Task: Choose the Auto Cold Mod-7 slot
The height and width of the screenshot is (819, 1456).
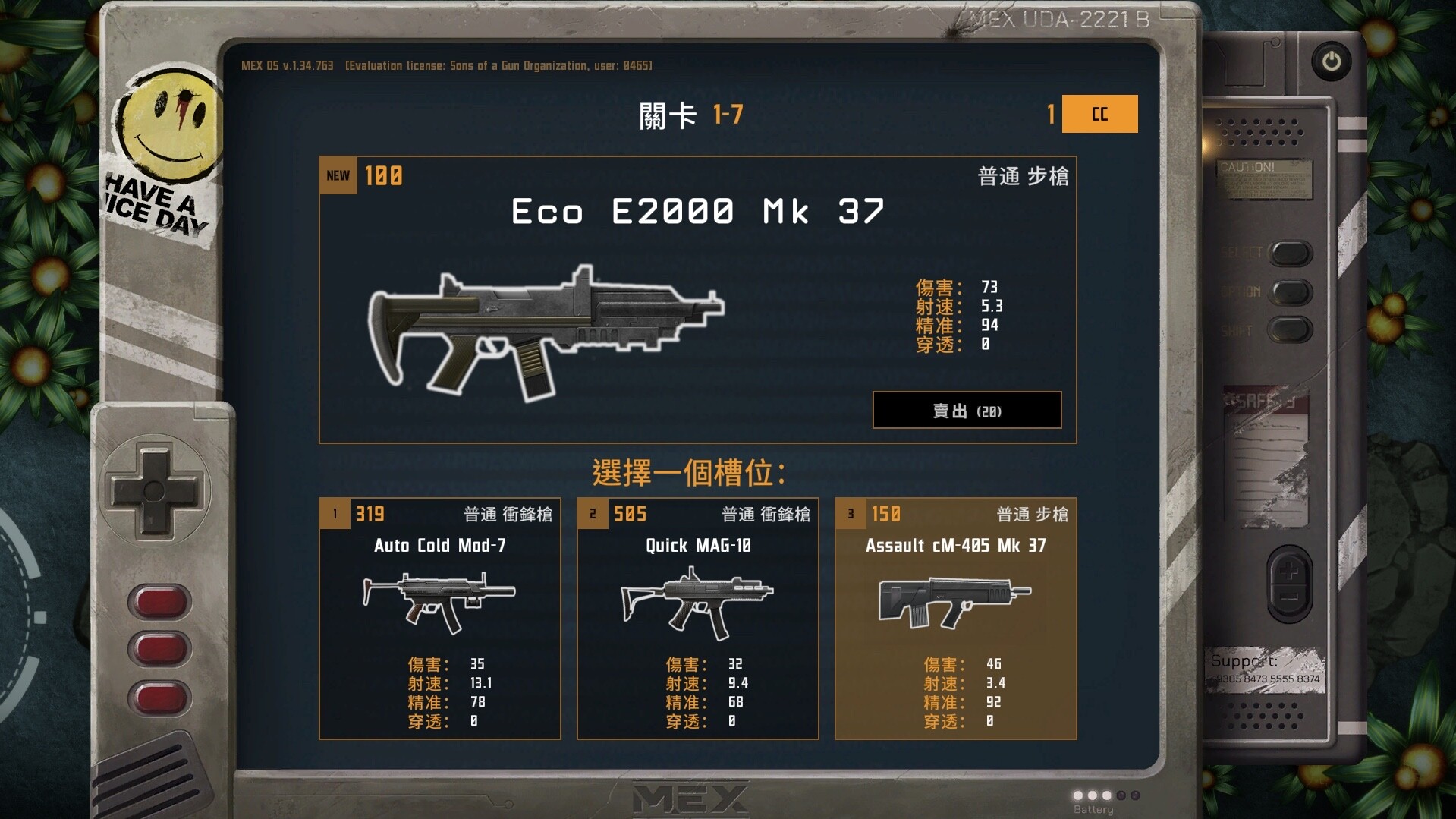Action: click(x=440, y=618)
